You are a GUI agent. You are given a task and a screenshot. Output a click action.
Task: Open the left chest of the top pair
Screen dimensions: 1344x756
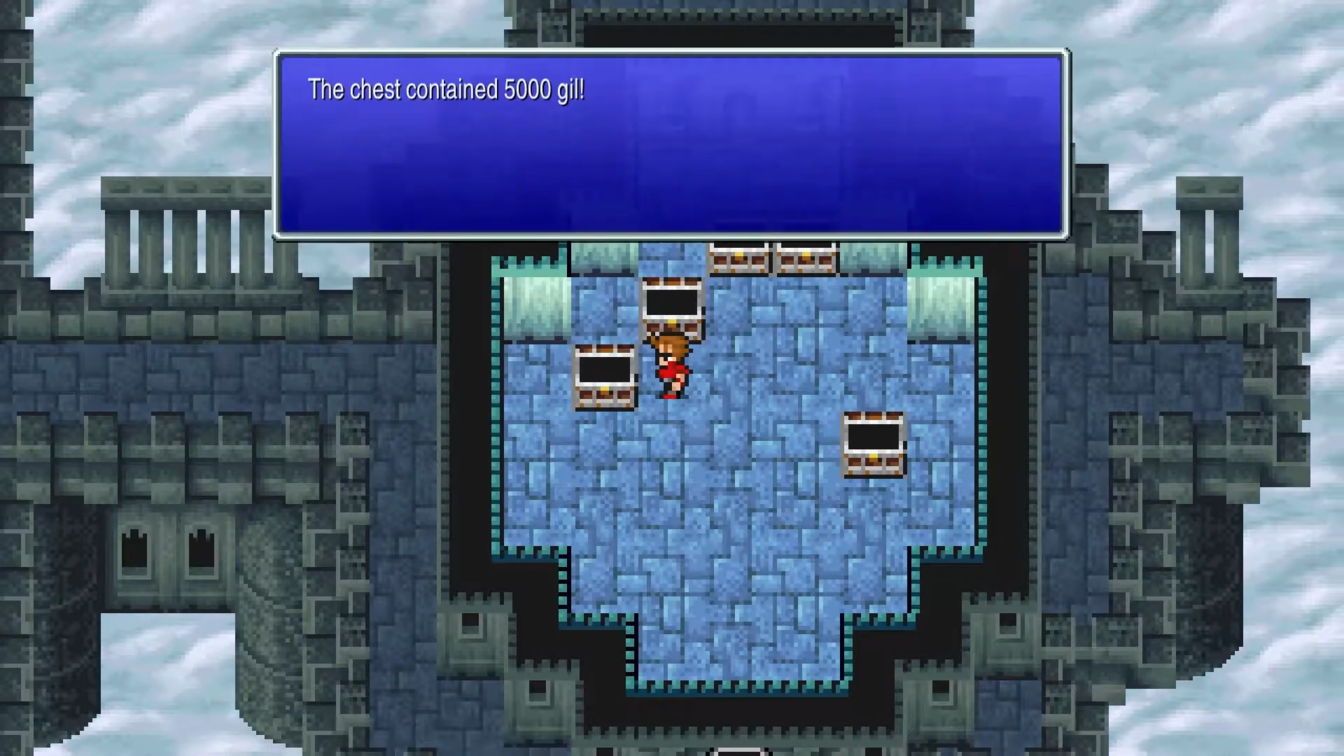(739, 260)
